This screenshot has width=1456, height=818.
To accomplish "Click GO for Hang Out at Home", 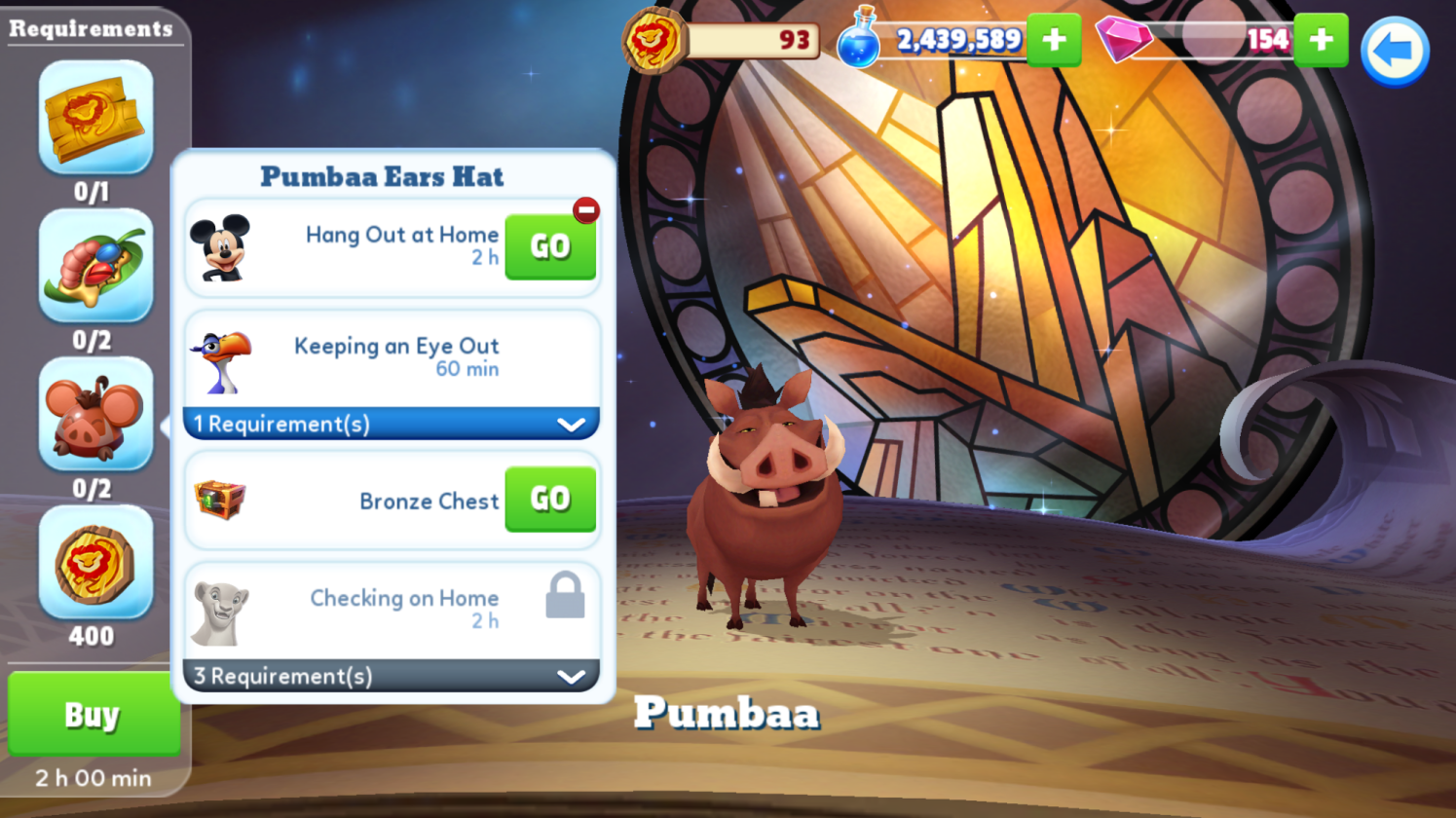I will [549, 246].
